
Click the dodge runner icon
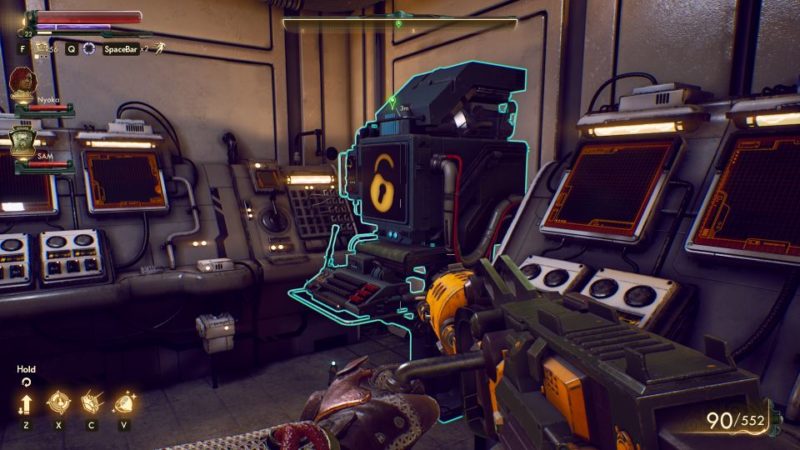click(x=159, y=47)
